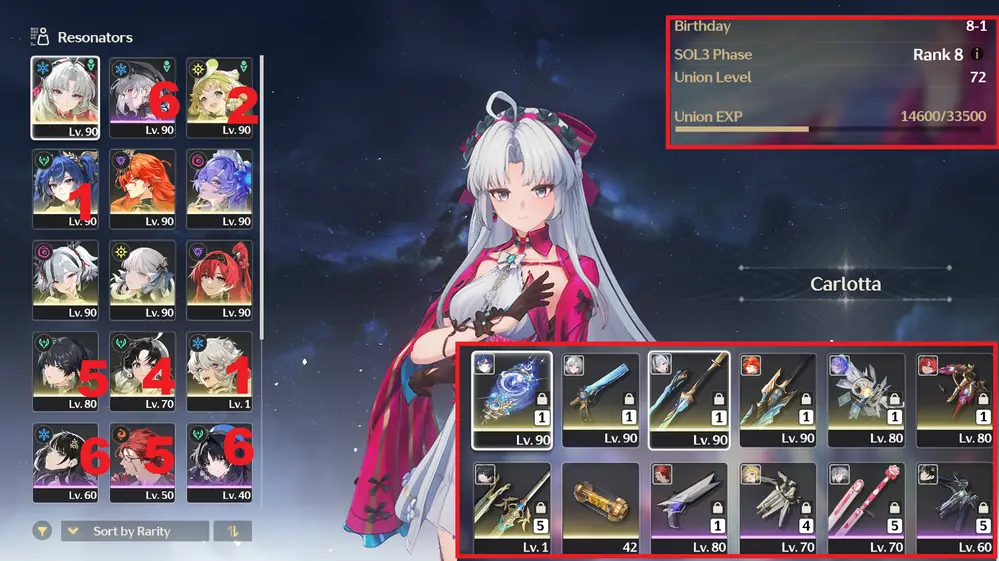The height and width of the screenshot is (561, 999).
Task: Choose the golden capsule item with count 42
Action: pyautogui.click(x=600, y=509)
